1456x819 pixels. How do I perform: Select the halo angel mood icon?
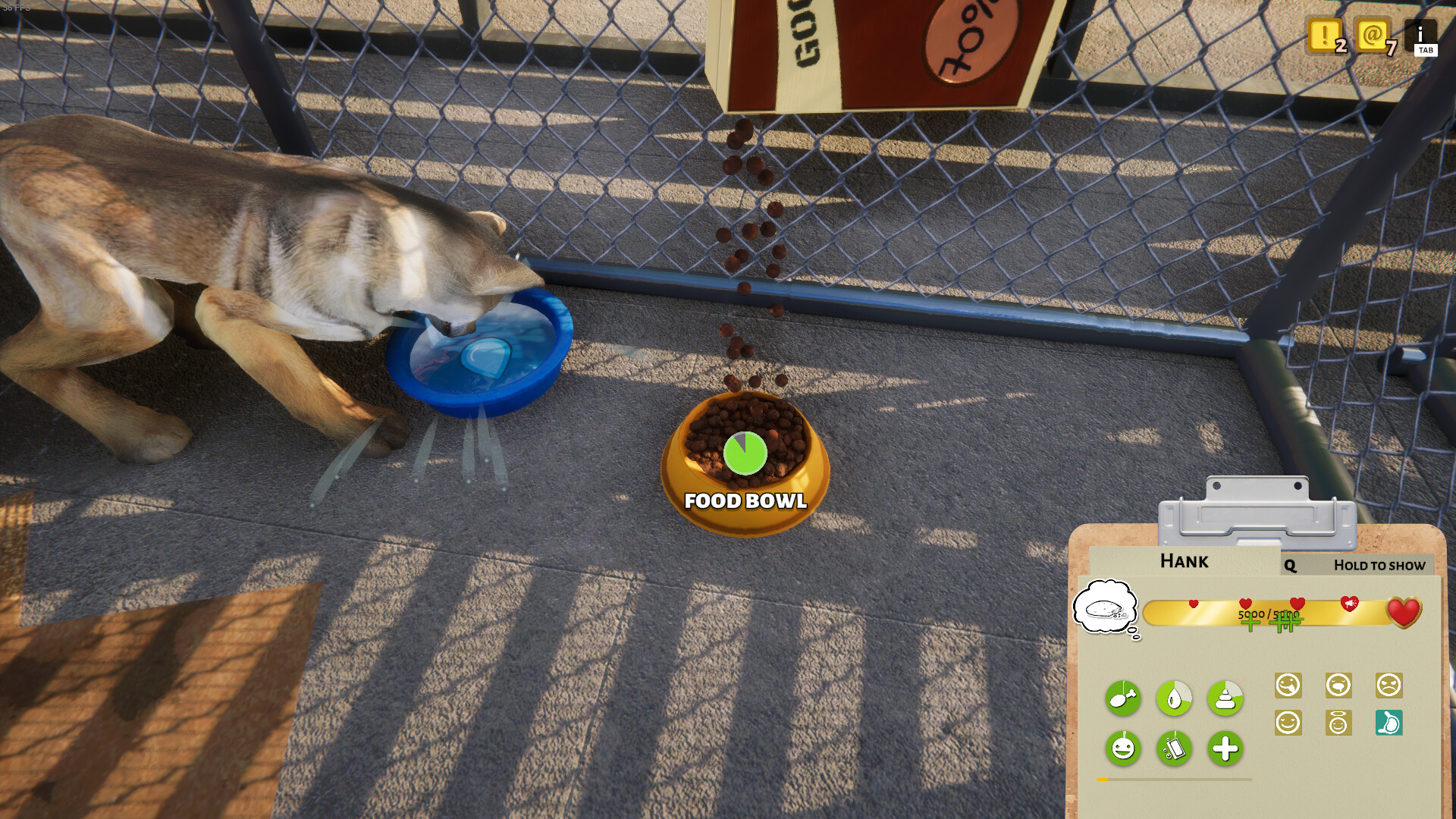click(x=1338, y=722)
